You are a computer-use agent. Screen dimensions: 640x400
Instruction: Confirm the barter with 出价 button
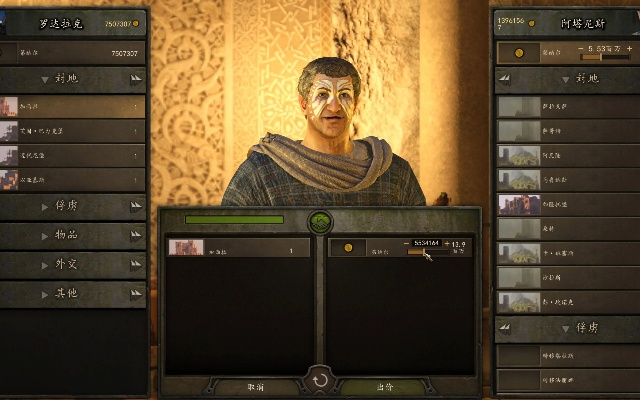[x=384, y=386]
